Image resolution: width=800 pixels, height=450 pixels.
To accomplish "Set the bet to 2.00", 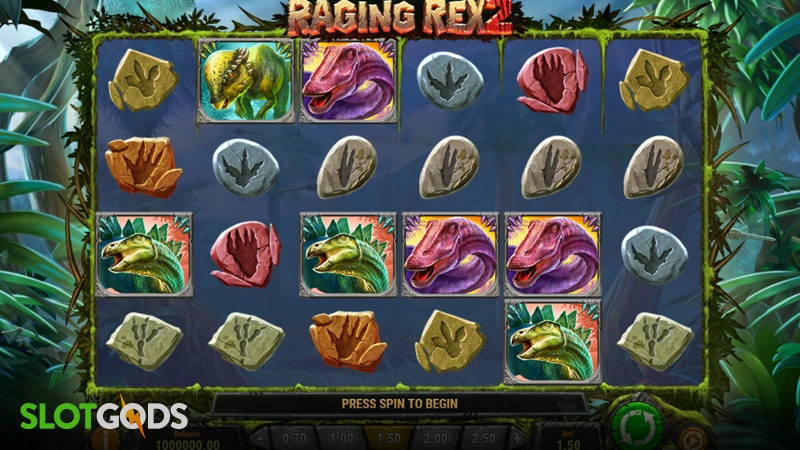I will (x=434, y=439).
